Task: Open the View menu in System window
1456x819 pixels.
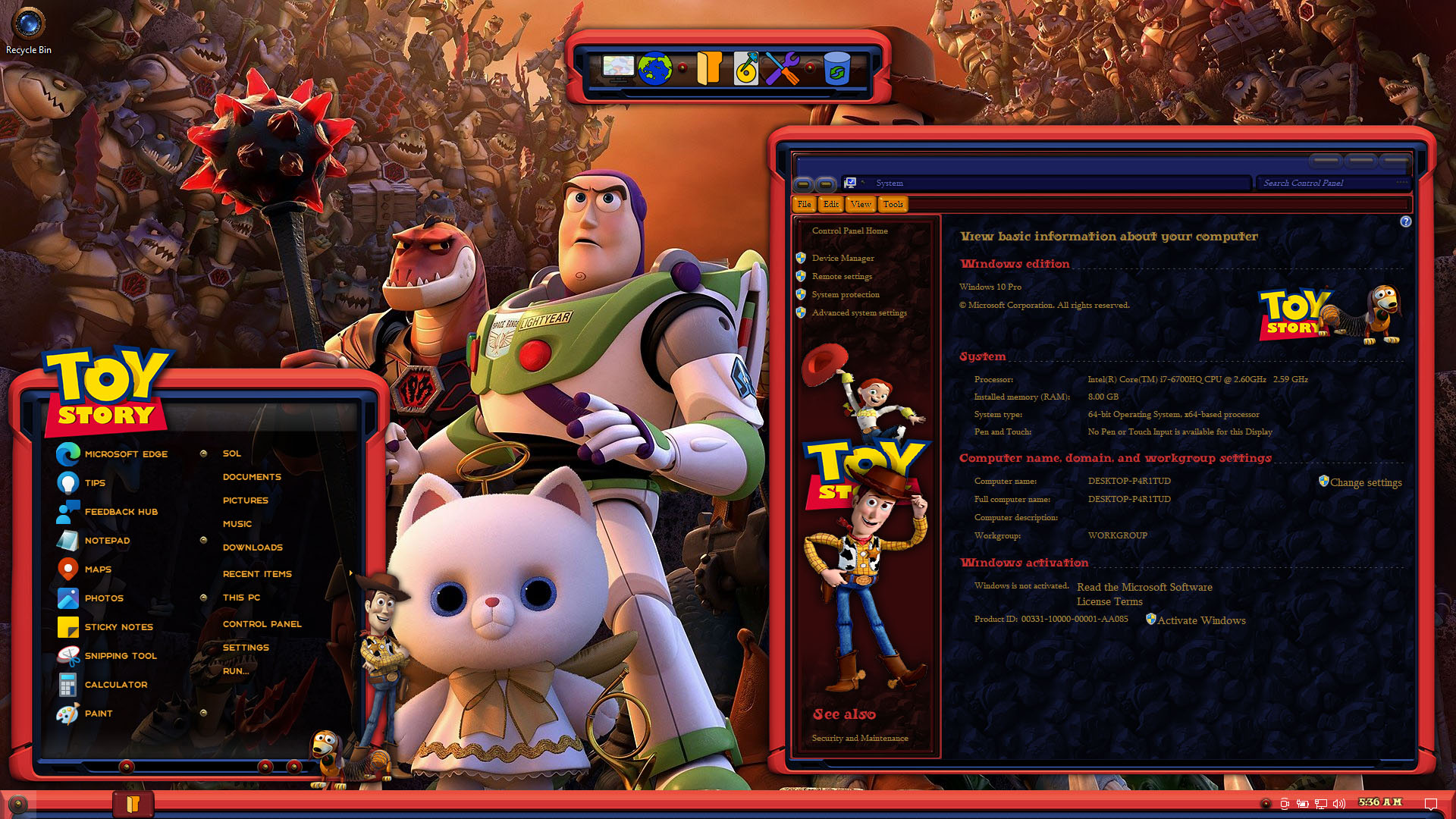Action: coord(861,204)
